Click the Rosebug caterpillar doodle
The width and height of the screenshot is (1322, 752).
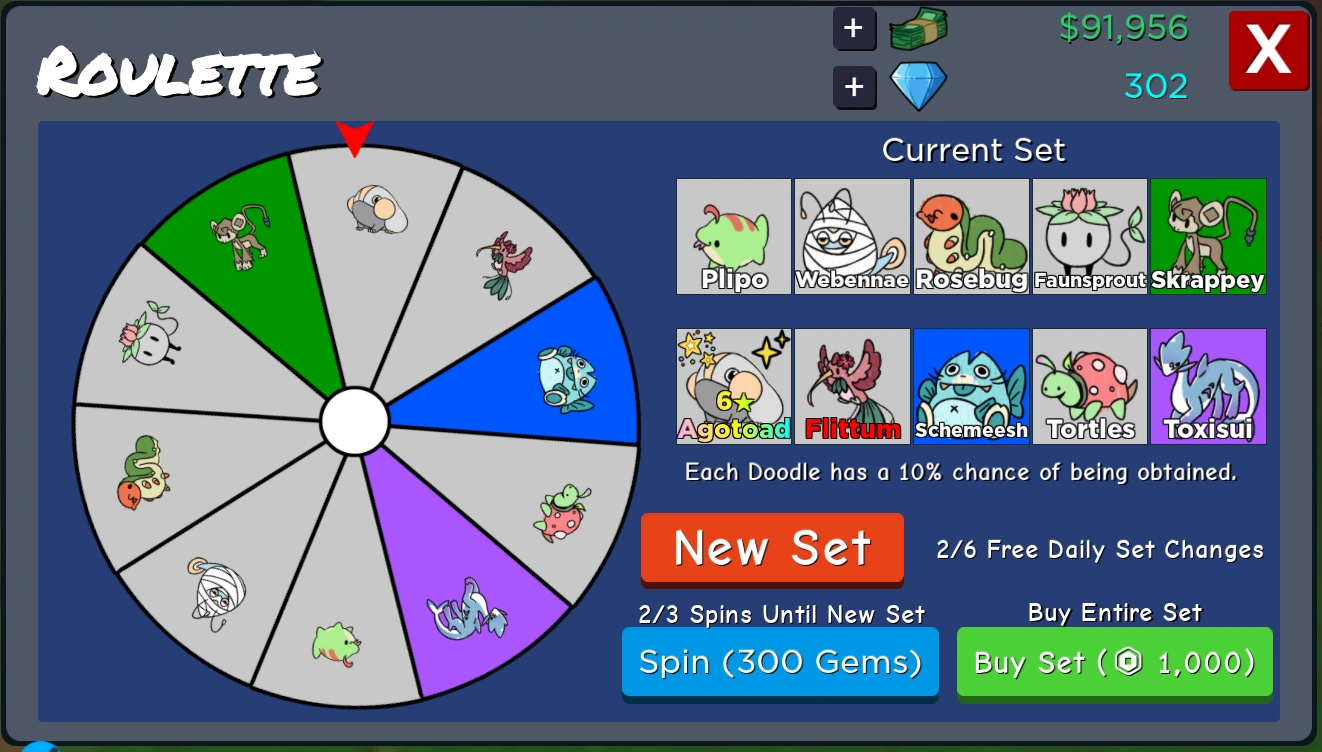[970, 236]
